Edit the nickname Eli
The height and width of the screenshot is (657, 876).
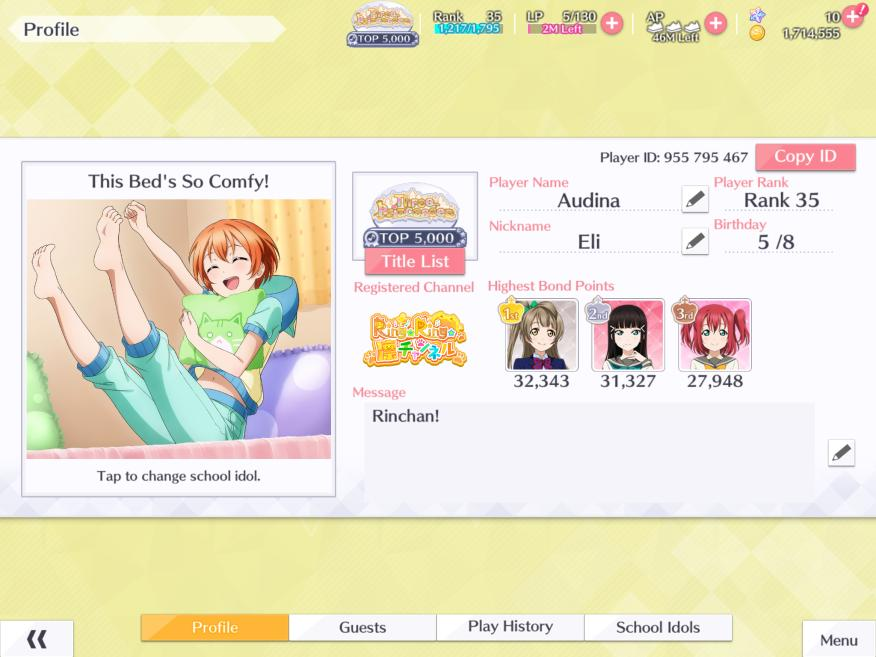(695, 241)
